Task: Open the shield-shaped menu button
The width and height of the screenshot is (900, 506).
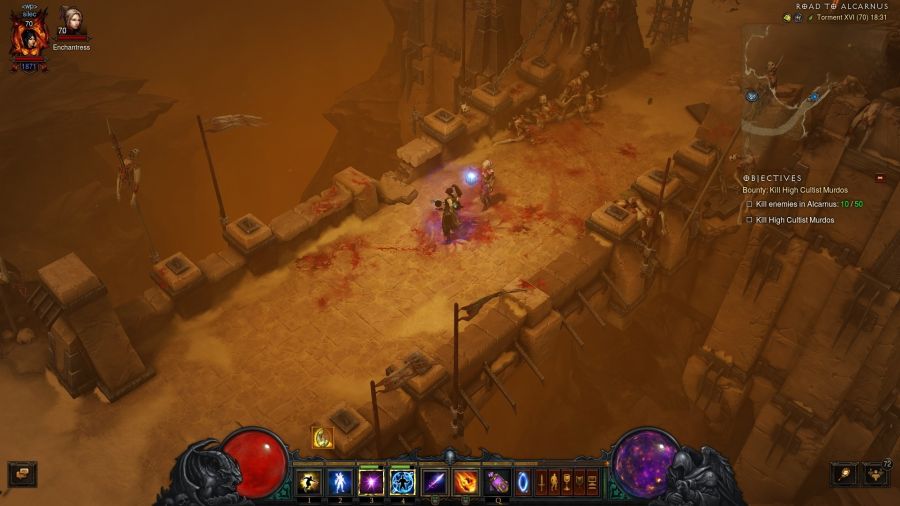Action: [580, 483]
